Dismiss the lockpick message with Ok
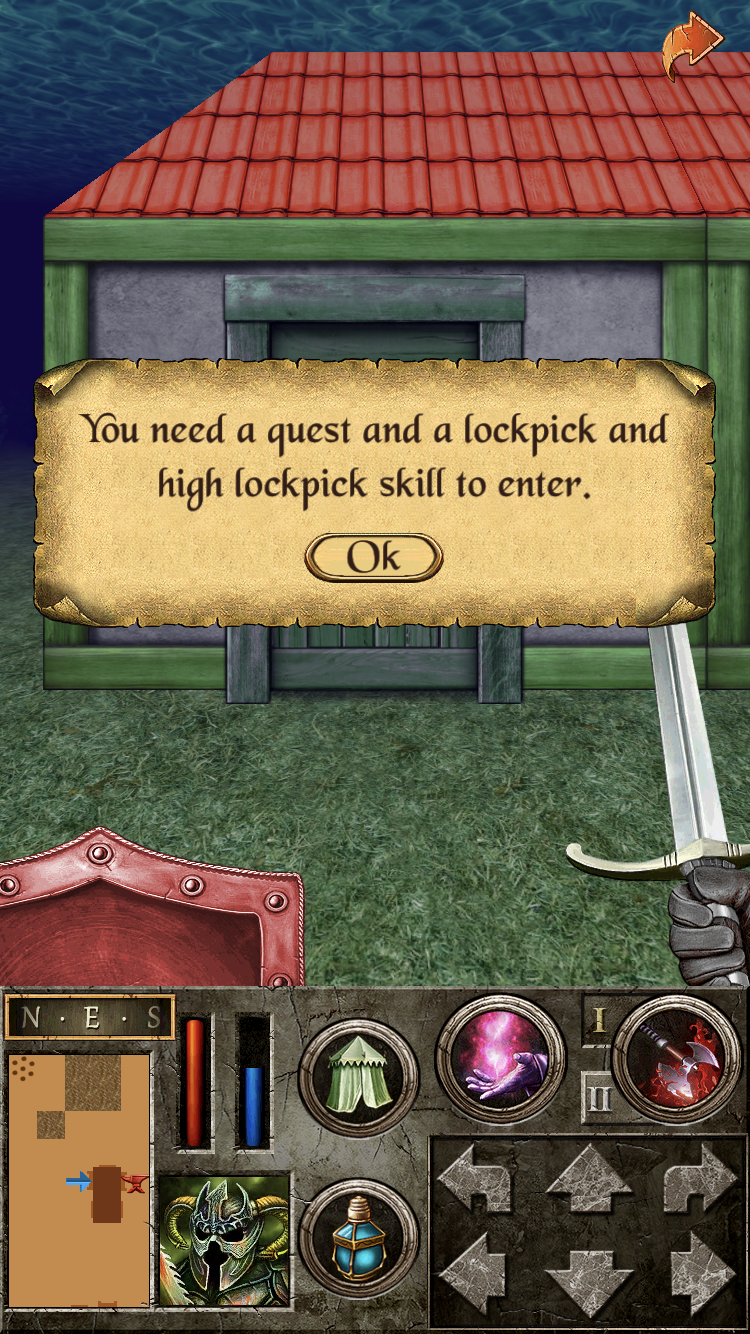This screenshot has height=1334, width=750. click(x=373, y=557)
